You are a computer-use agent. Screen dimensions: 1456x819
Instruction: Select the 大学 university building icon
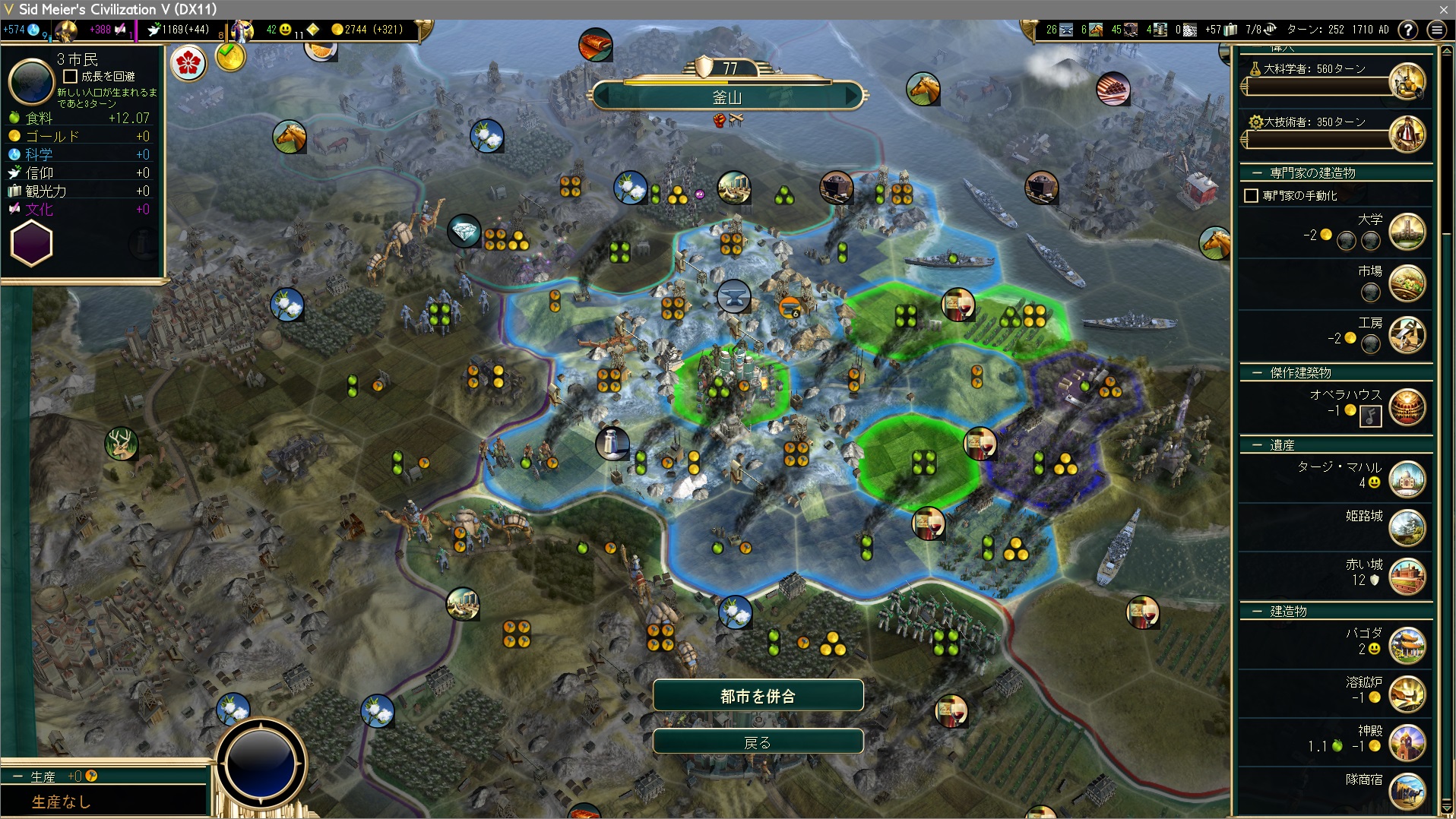click(x=1407, y=232)
